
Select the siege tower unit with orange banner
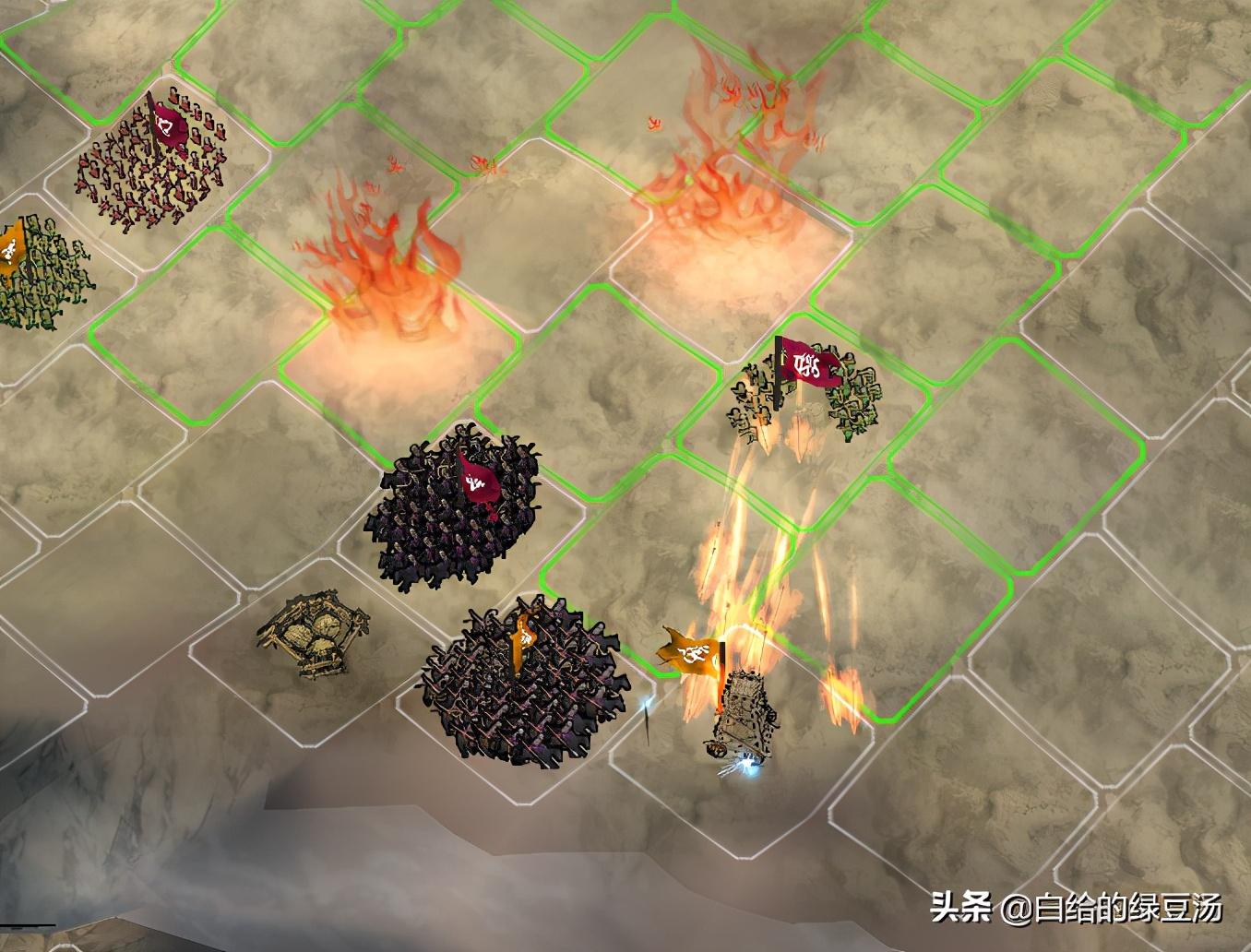click(733, 707)
